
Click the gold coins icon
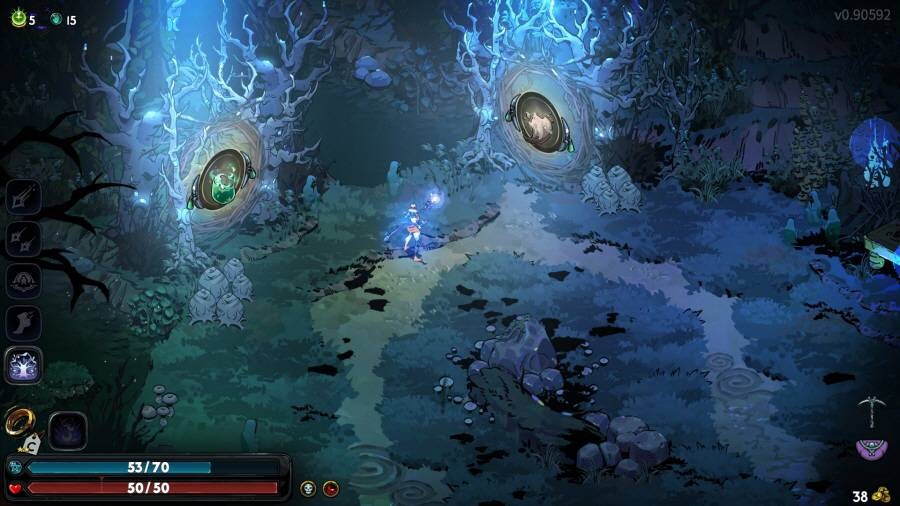[881, 495]
